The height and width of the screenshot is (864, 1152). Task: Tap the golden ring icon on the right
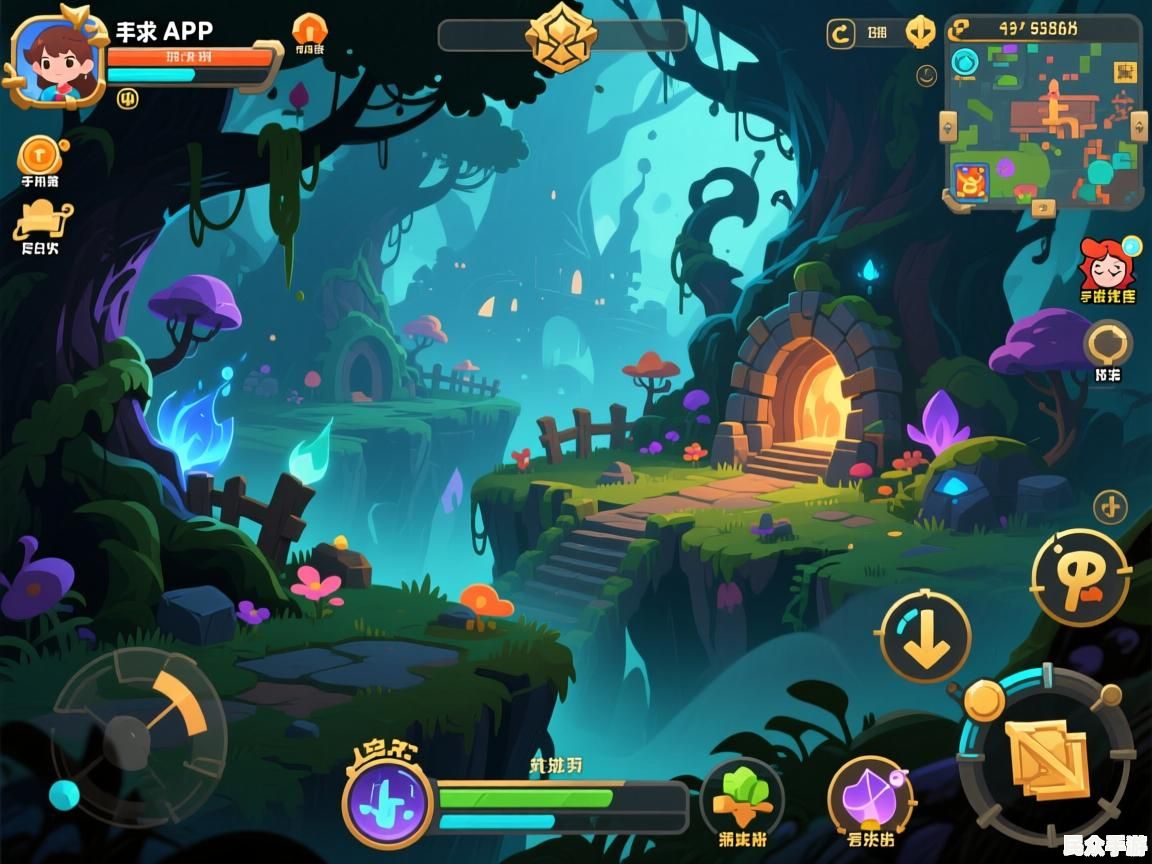coord(1108,344)
